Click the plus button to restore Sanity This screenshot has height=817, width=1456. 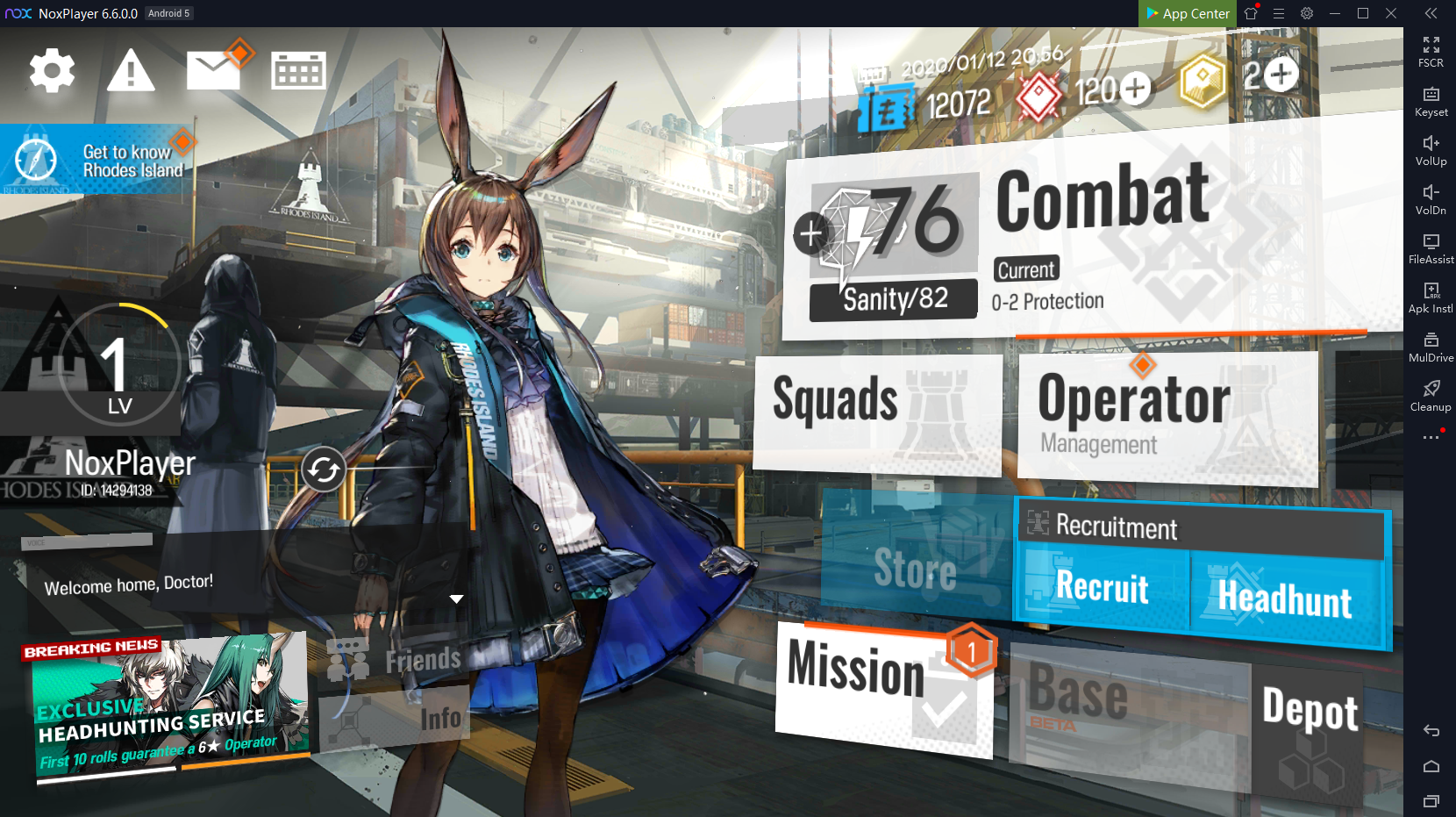[810, 233]
